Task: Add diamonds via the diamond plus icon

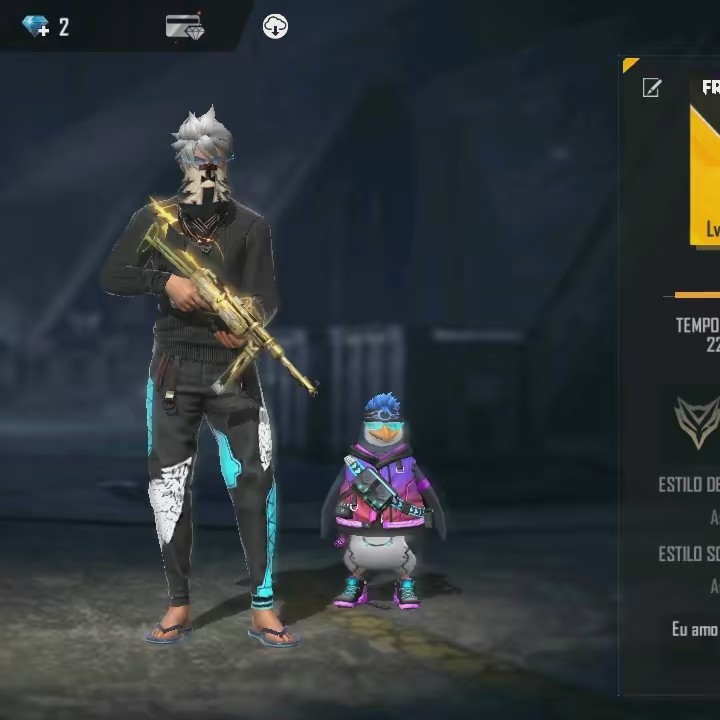Action: (x=36, y=27)
